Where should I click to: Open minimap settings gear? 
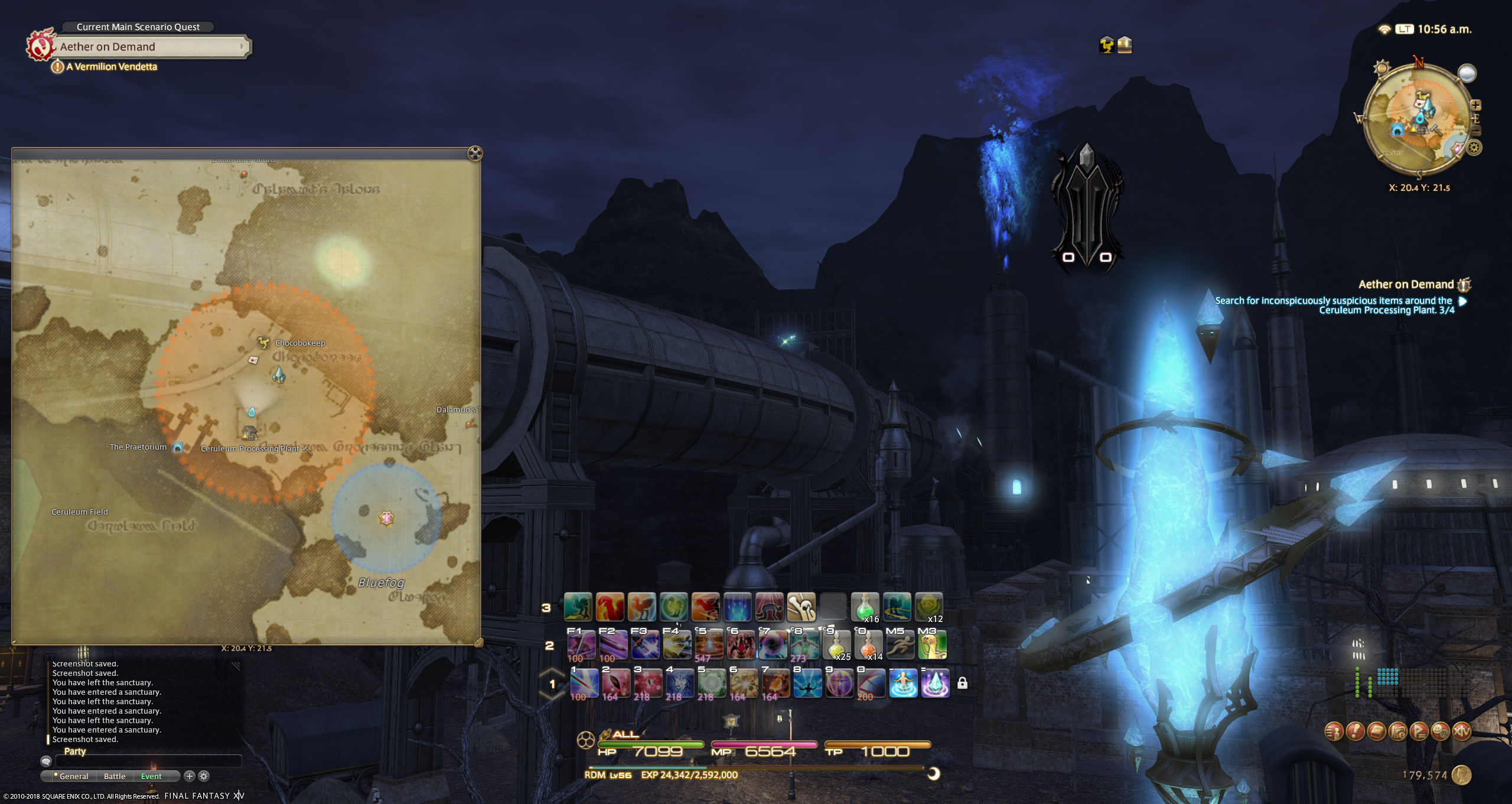point(1474,148)
